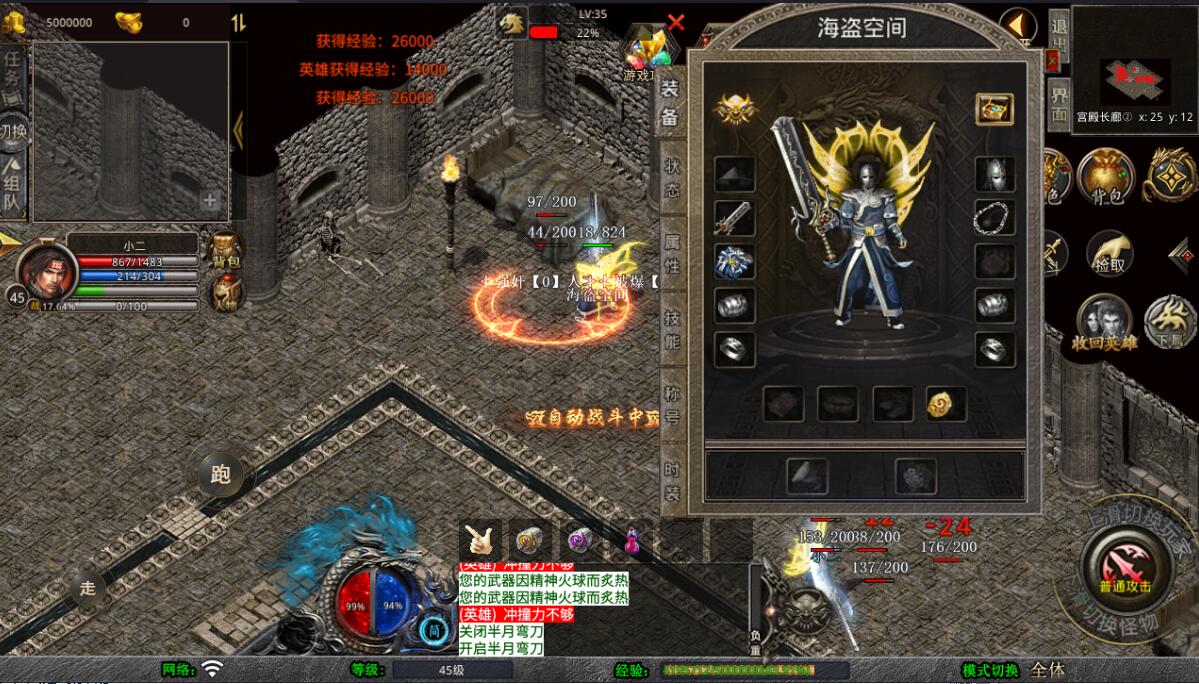Recall hero with the 收回英雄 button
This screenshot has height=684, width=1199.
click(x=1104, y=324)
